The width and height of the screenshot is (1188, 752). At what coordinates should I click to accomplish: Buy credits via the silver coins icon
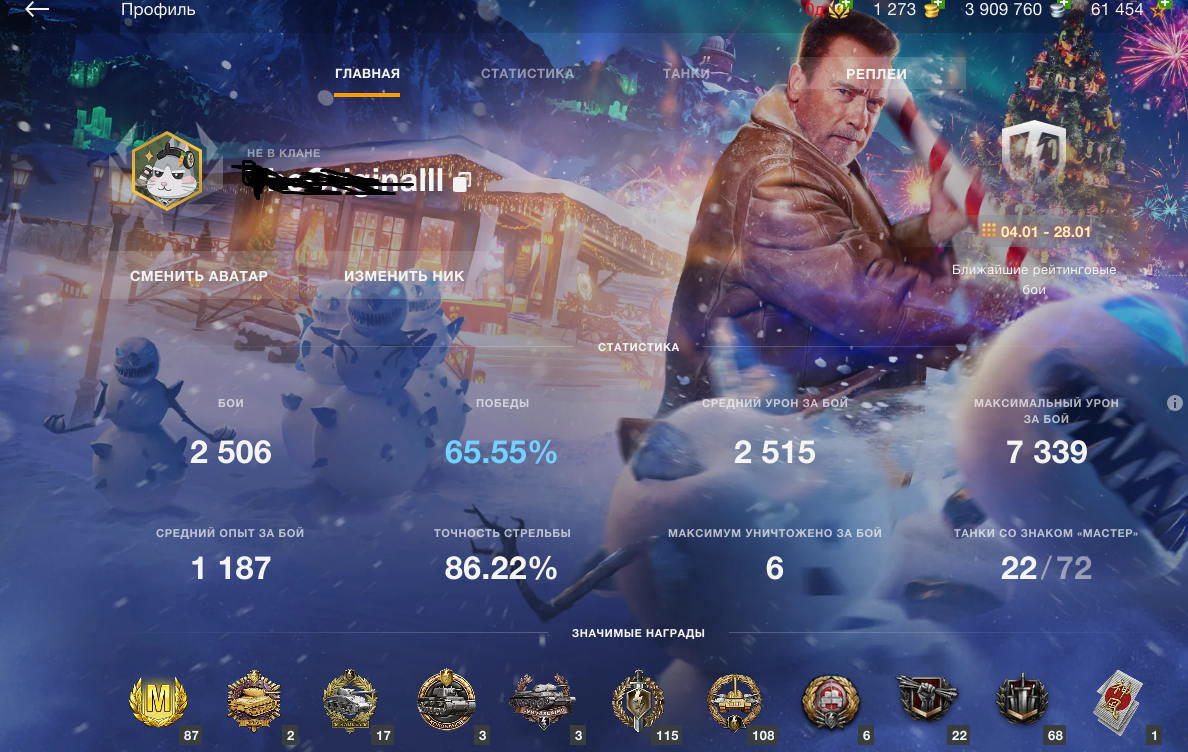click(1058, 10)
